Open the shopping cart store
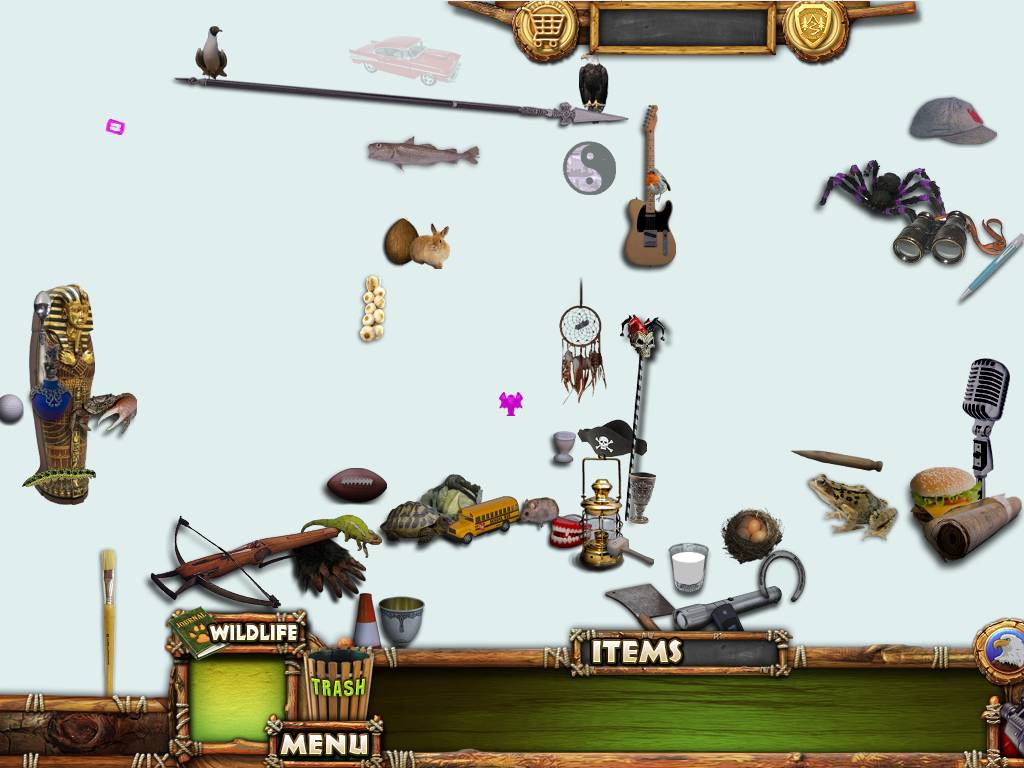Screen dimensions: 1024x768 (545, 29)
